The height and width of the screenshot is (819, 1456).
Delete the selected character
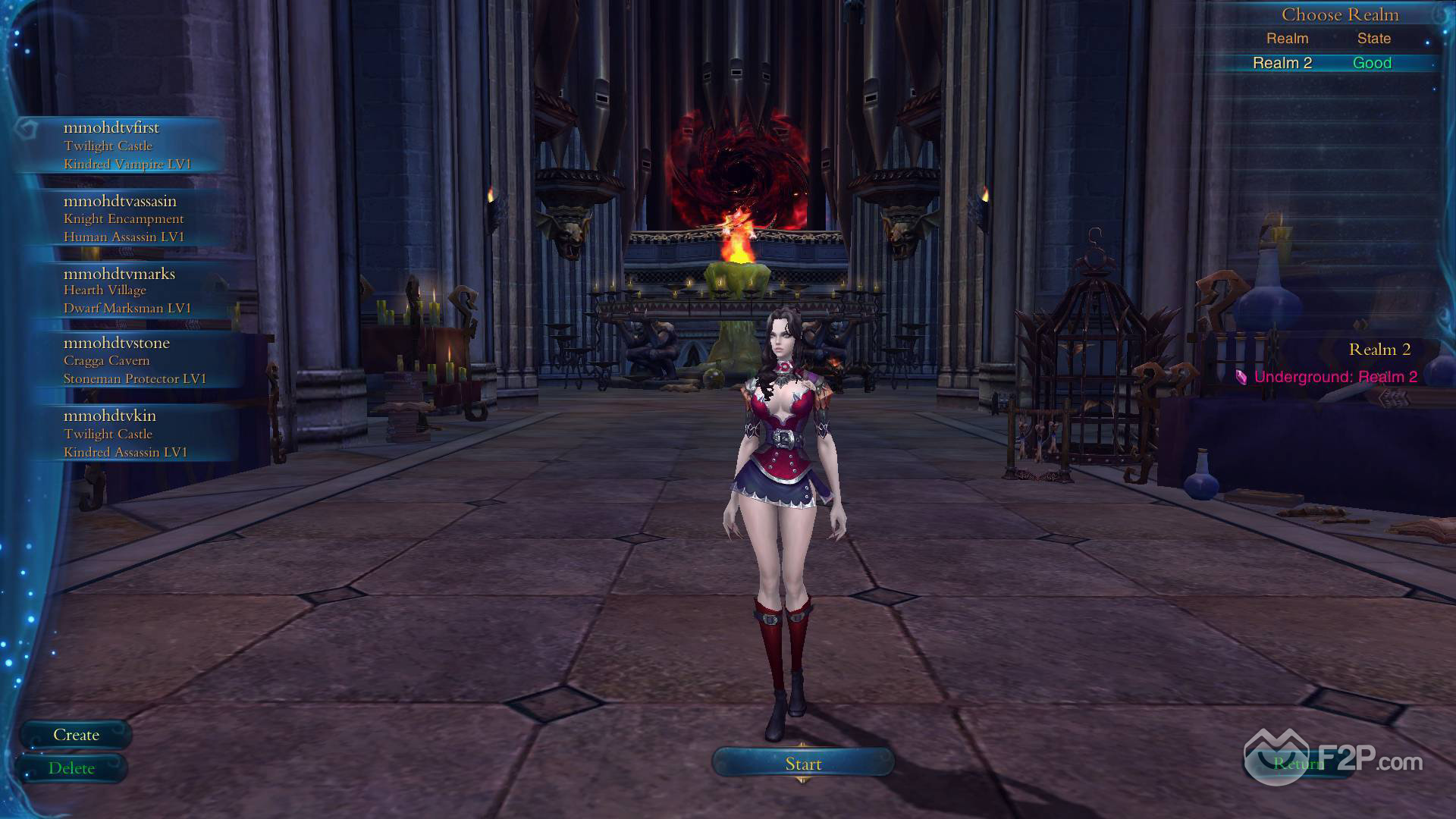point(71,768)
